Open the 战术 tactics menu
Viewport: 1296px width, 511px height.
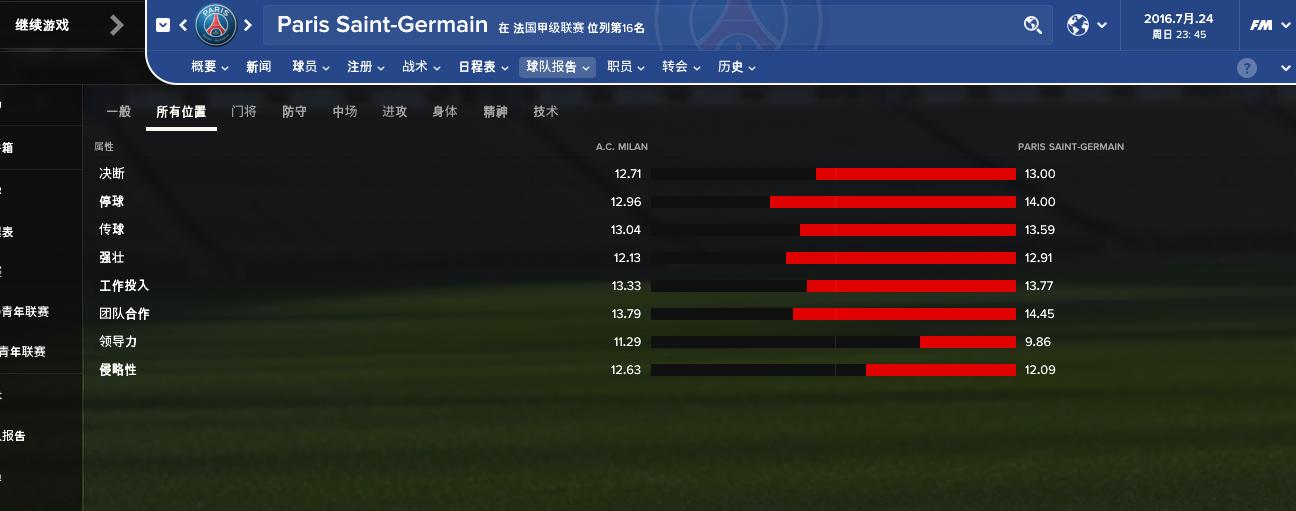click(420, 67)
